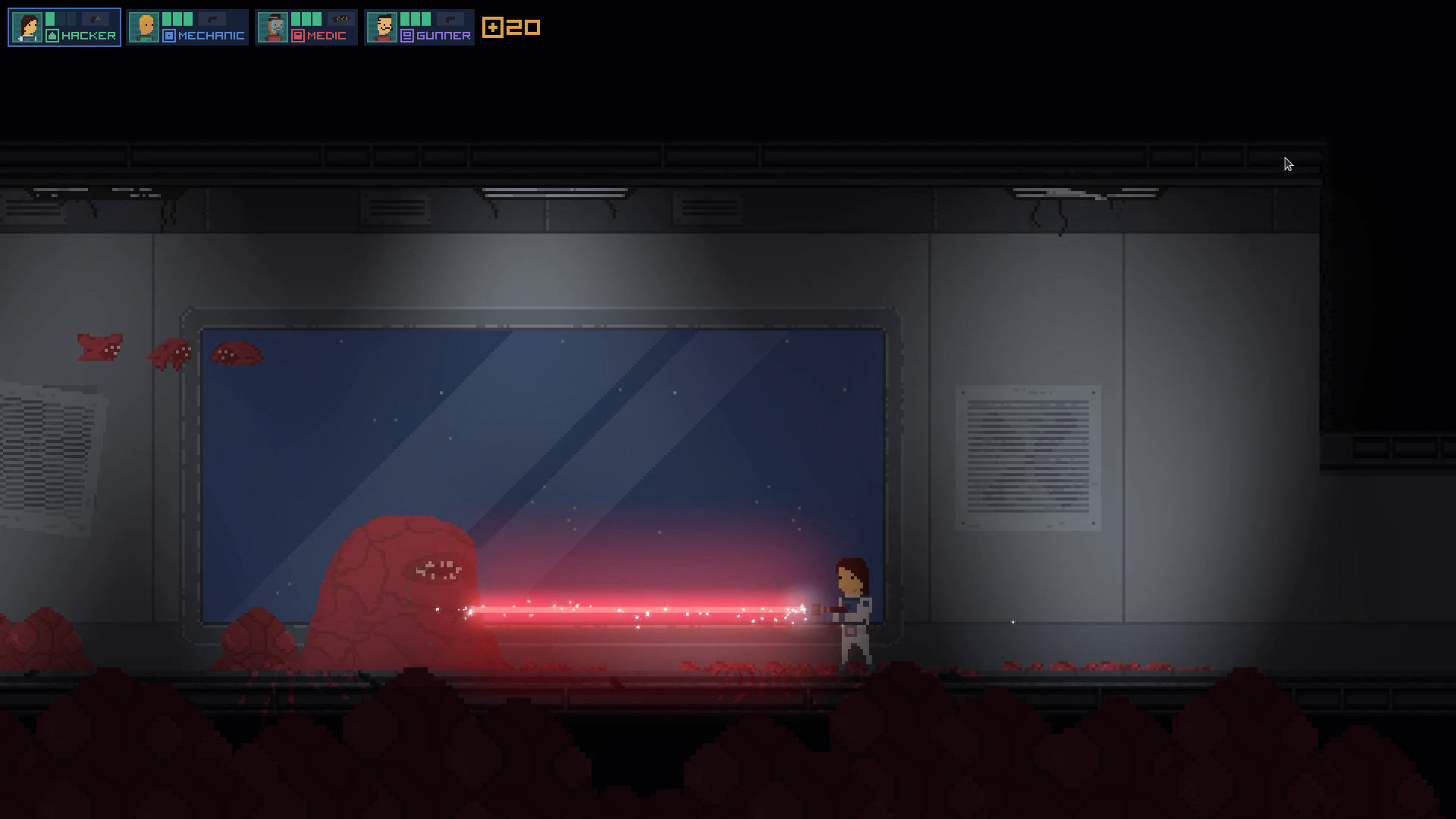Click the Hacker's green class icon

pyautogui.click(x=54, y=34)
